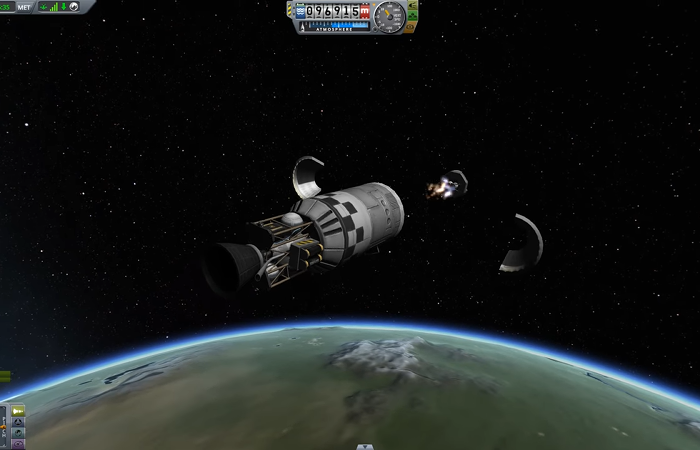The width and height of the screenshot is (700, 450).
Task: Click the purple eye view button
Action: point(19,444)
